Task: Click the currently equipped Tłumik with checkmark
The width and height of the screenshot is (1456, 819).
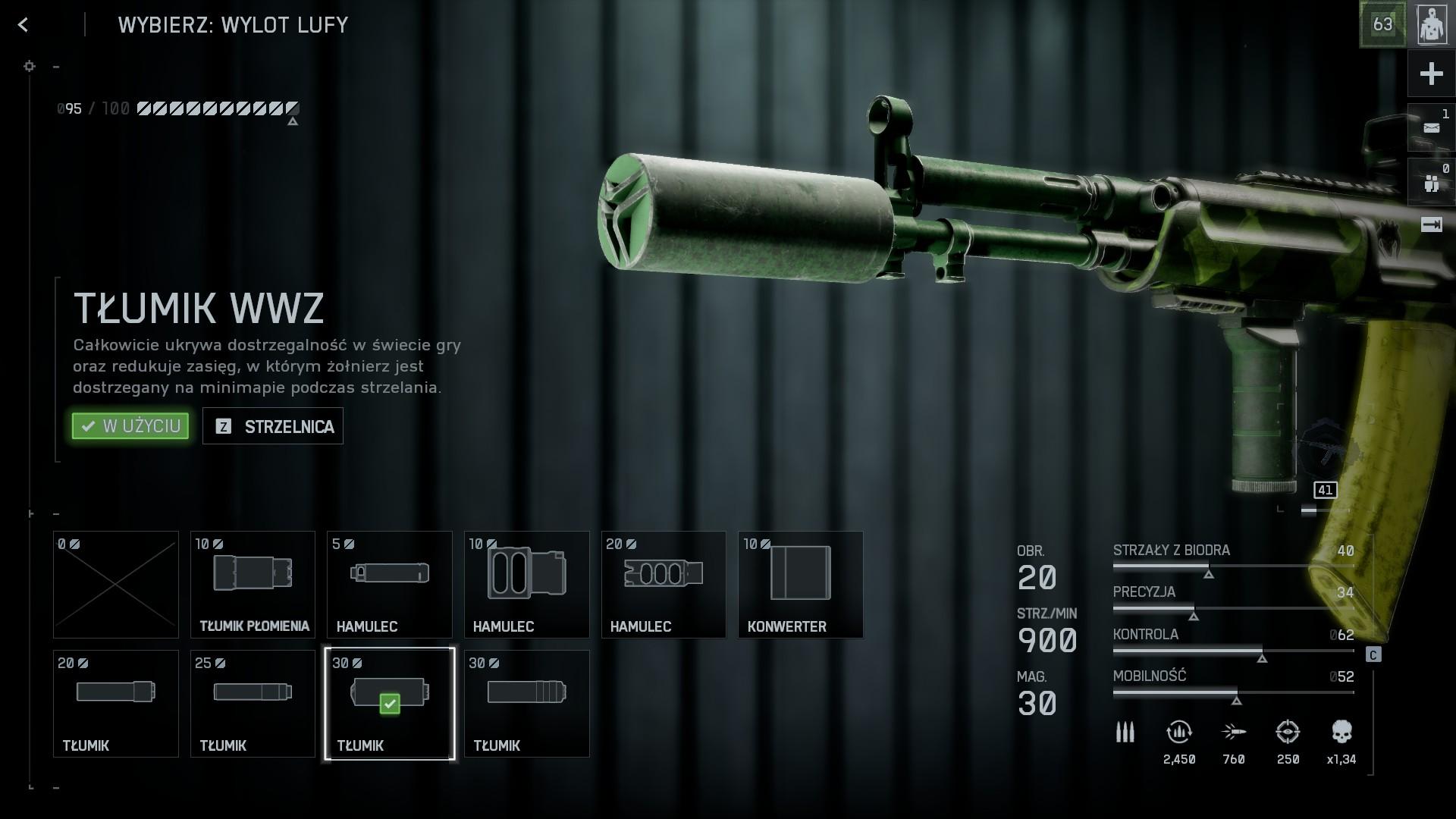Action: pos(390,704)
